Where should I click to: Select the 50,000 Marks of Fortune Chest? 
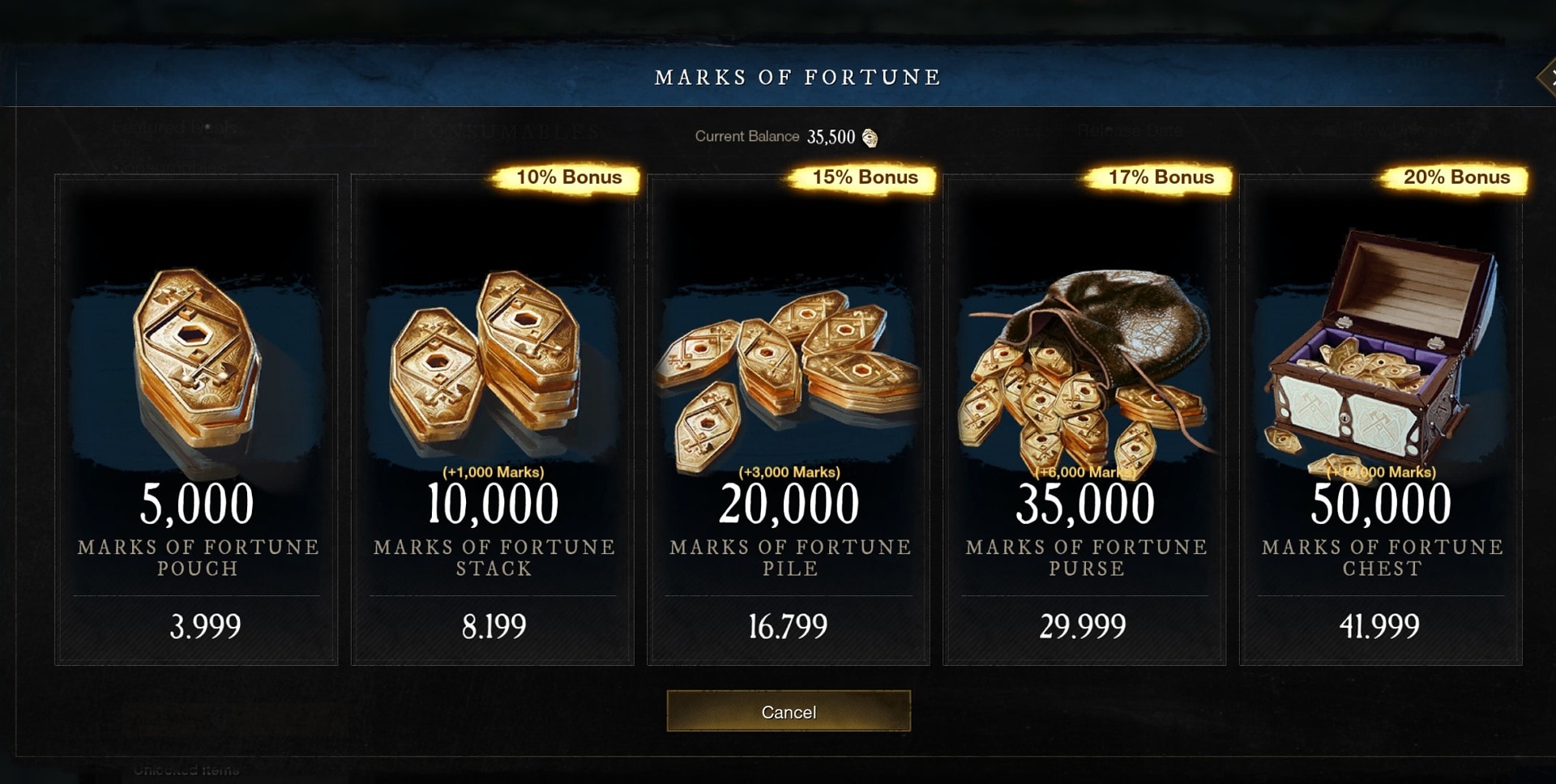coord(1380,420)
